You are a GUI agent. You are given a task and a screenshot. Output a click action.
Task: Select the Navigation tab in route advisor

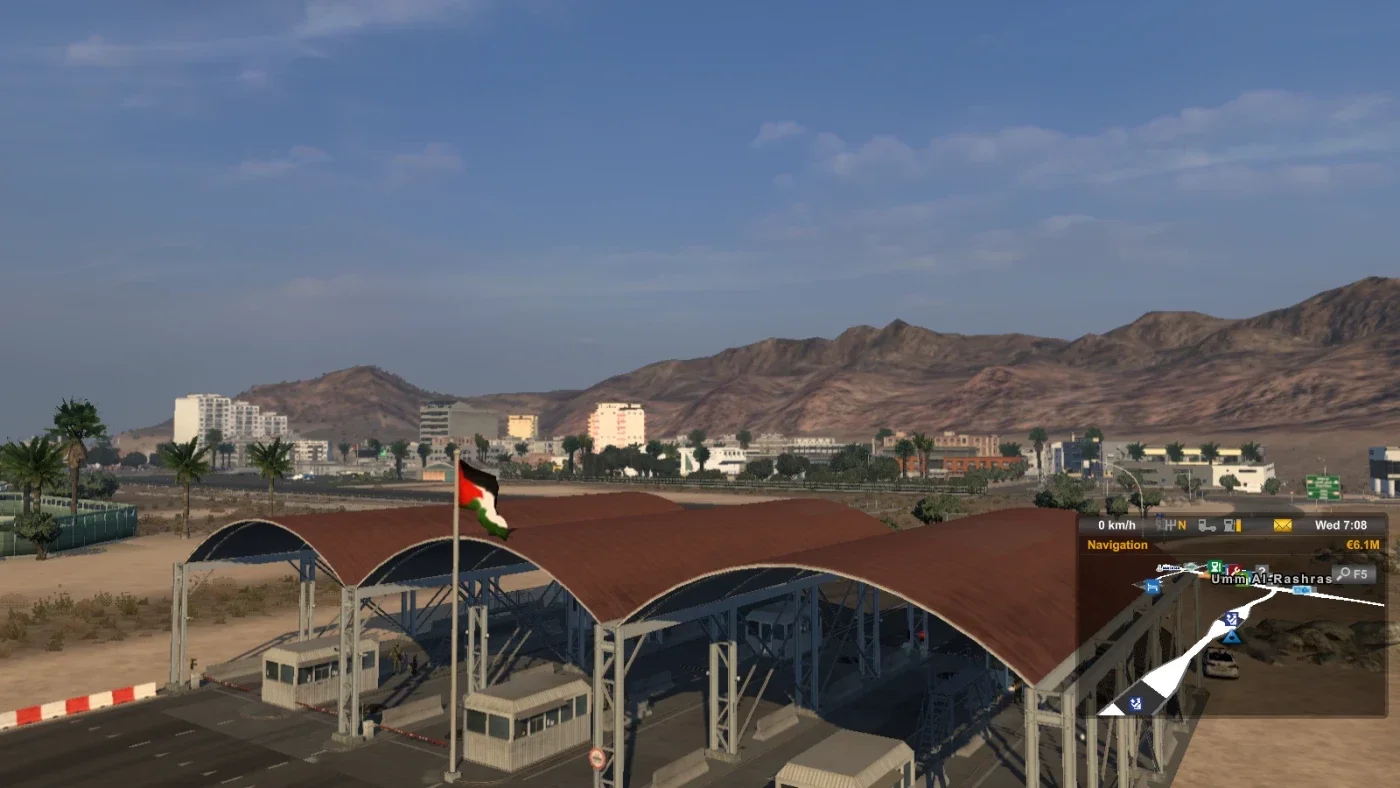click(x=1115, y=545)
